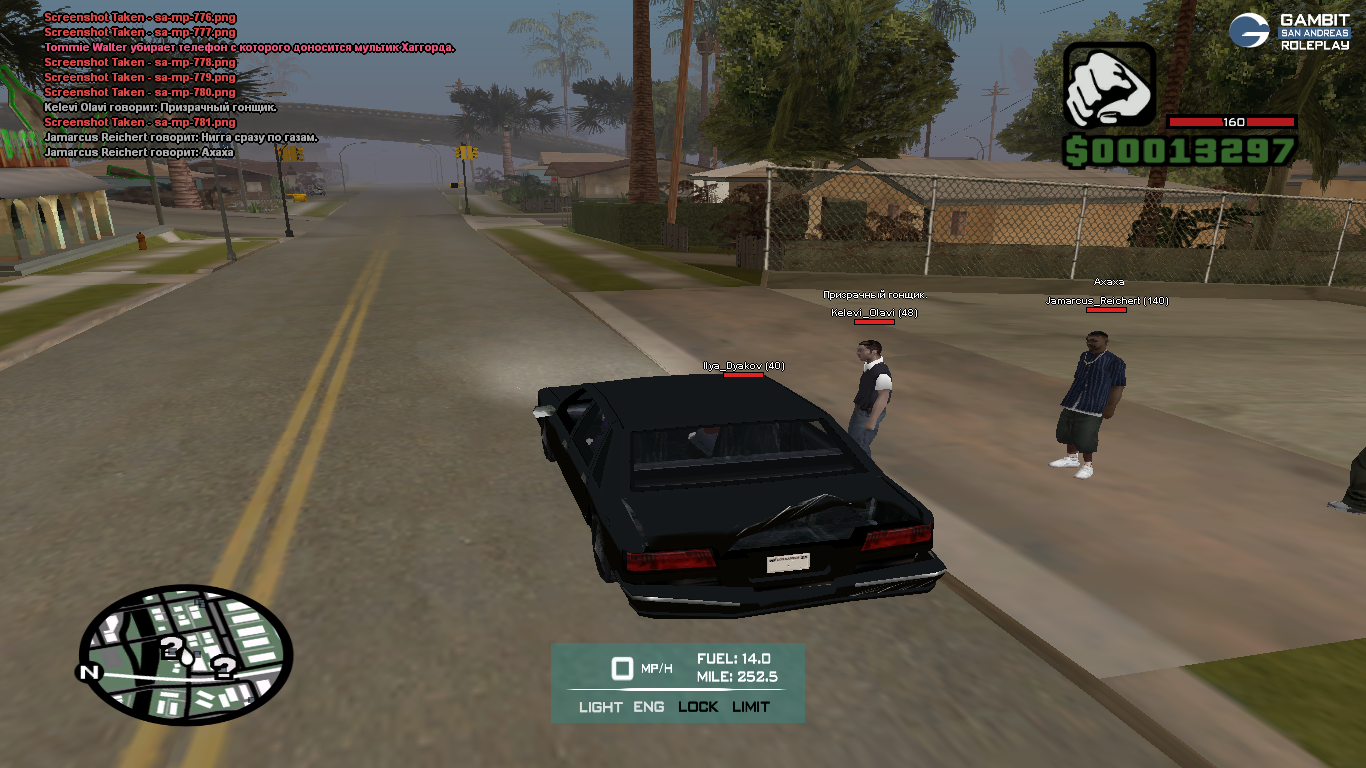Select the Kelevi_Olavi player nametag
This screenshot has width=1366, height=768.
[874, 313]
